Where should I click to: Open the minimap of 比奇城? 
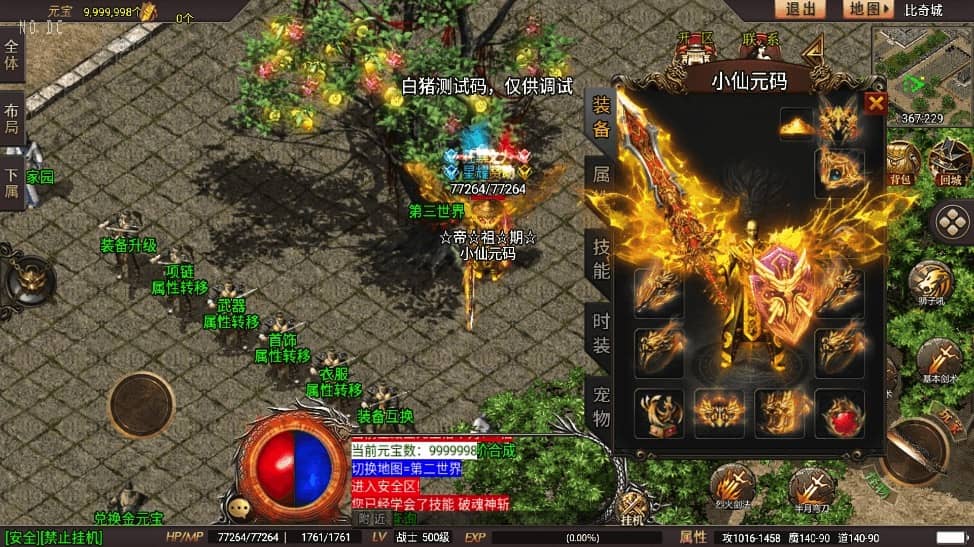click(922, 64)
